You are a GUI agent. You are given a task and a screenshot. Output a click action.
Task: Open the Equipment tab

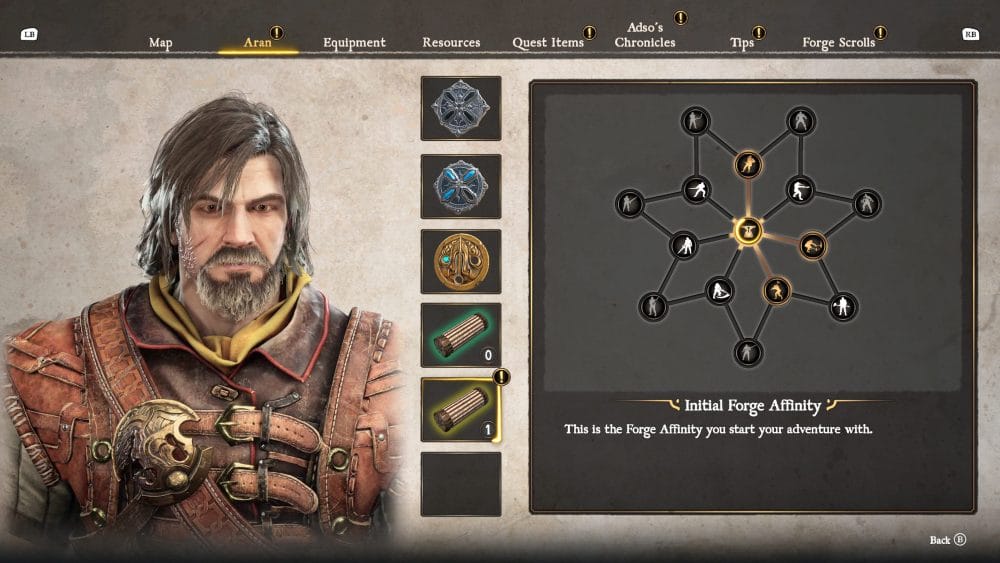[x=354, y=43]
